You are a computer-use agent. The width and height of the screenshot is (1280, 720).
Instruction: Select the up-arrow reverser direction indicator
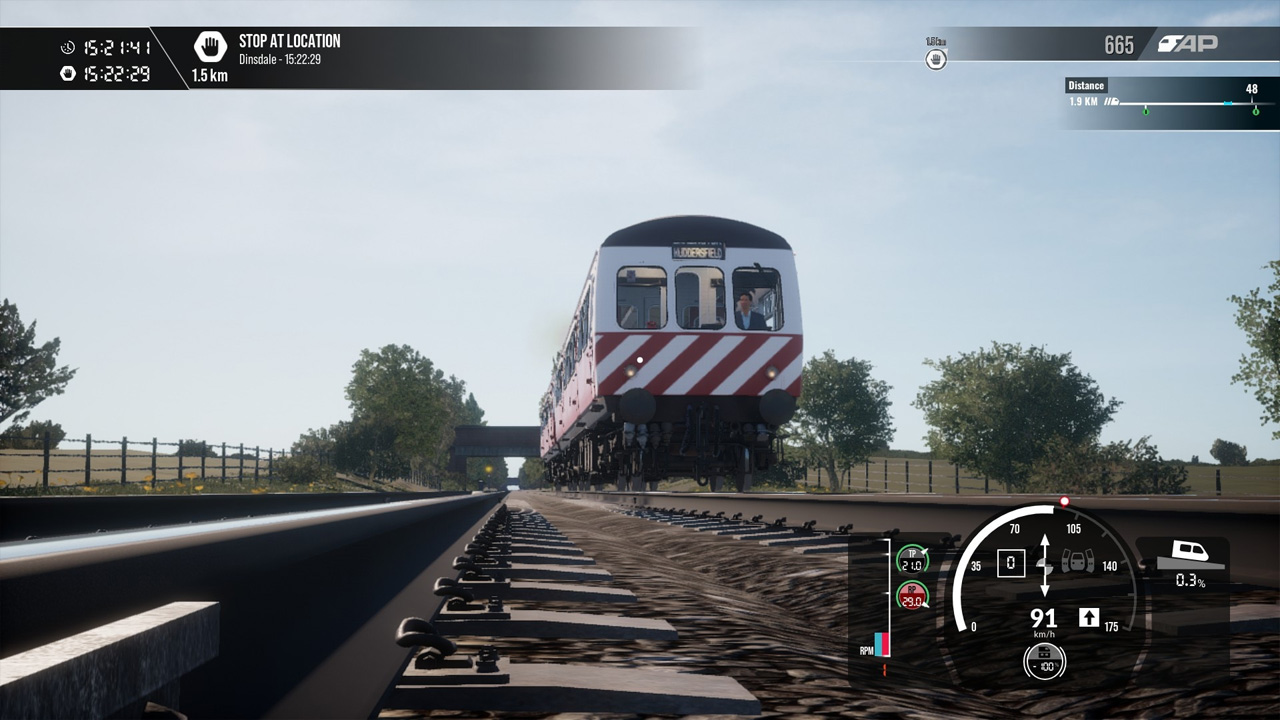click(x=1089, y=617)
